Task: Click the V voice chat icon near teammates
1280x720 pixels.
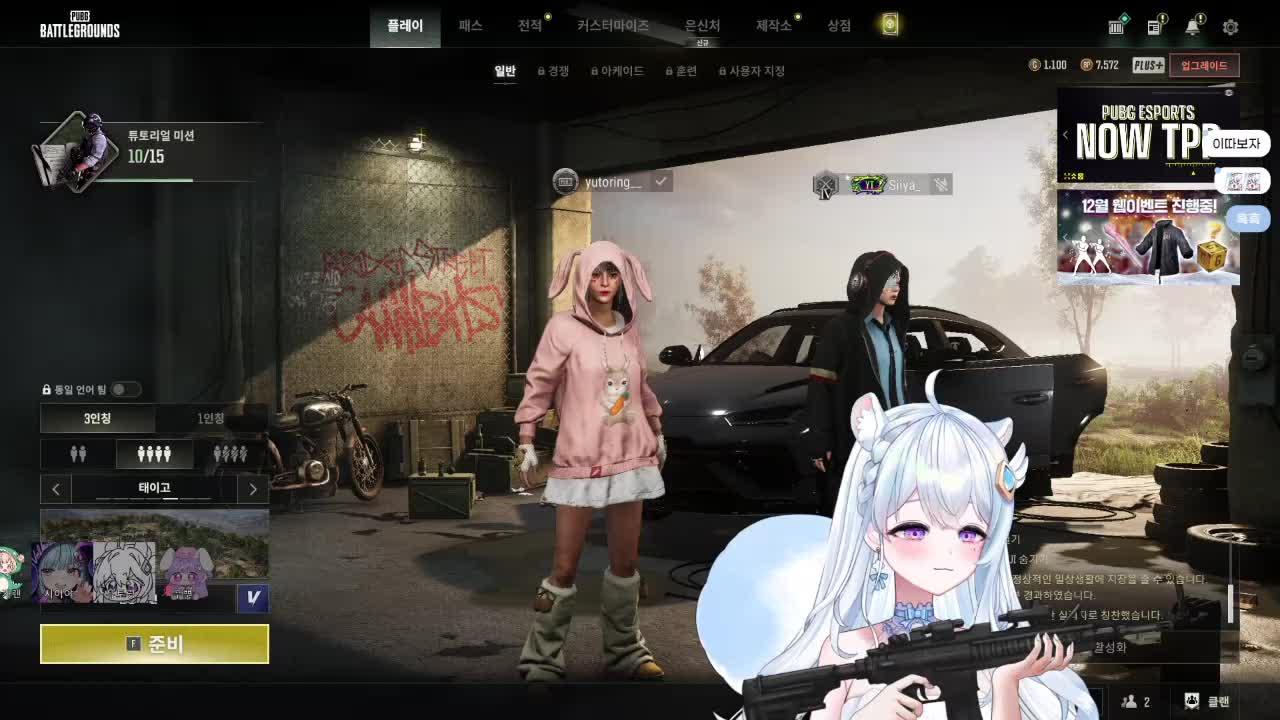Action: coord(251,597)
